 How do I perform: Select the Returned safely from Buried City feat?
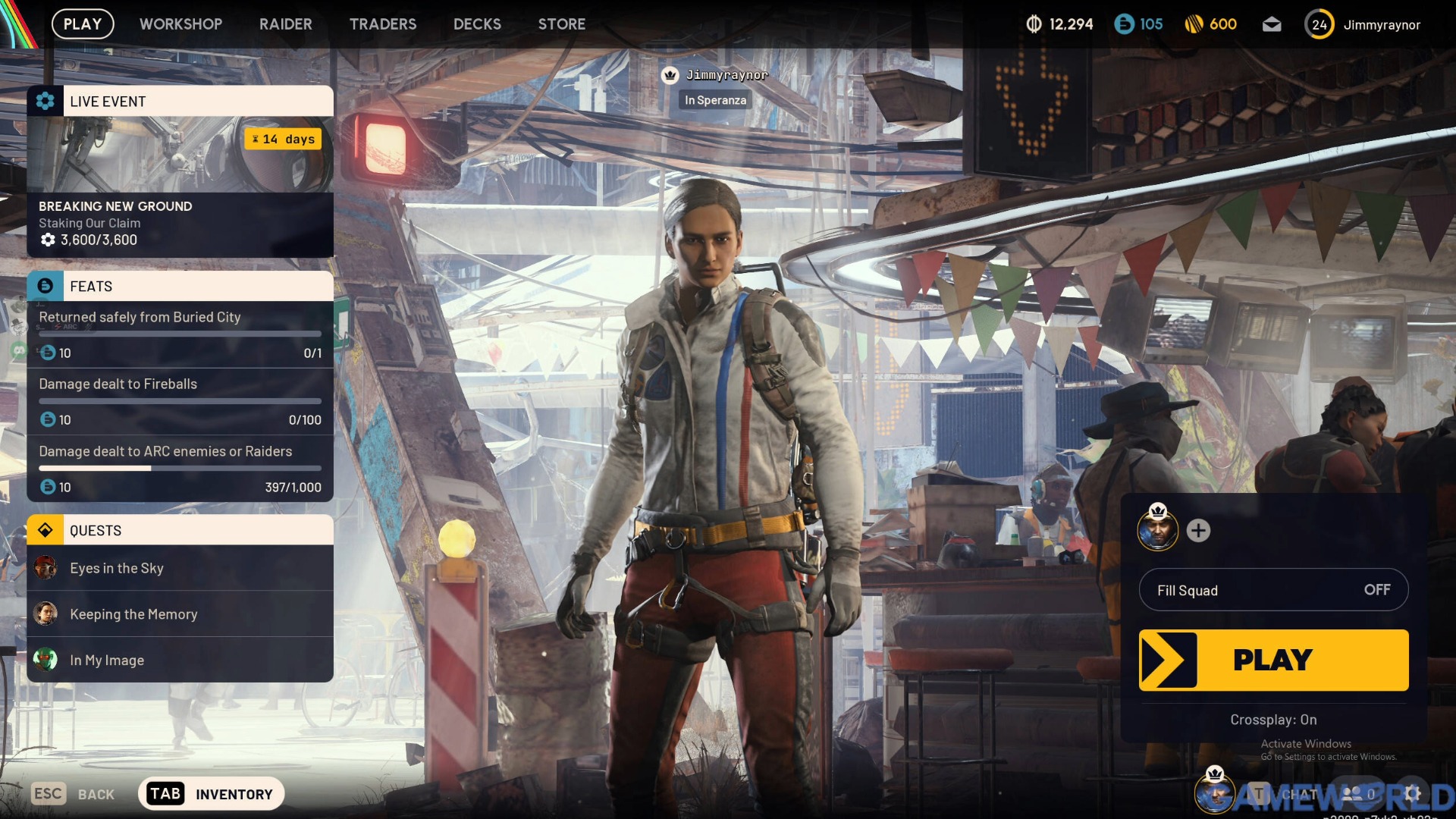click(180, 334)
